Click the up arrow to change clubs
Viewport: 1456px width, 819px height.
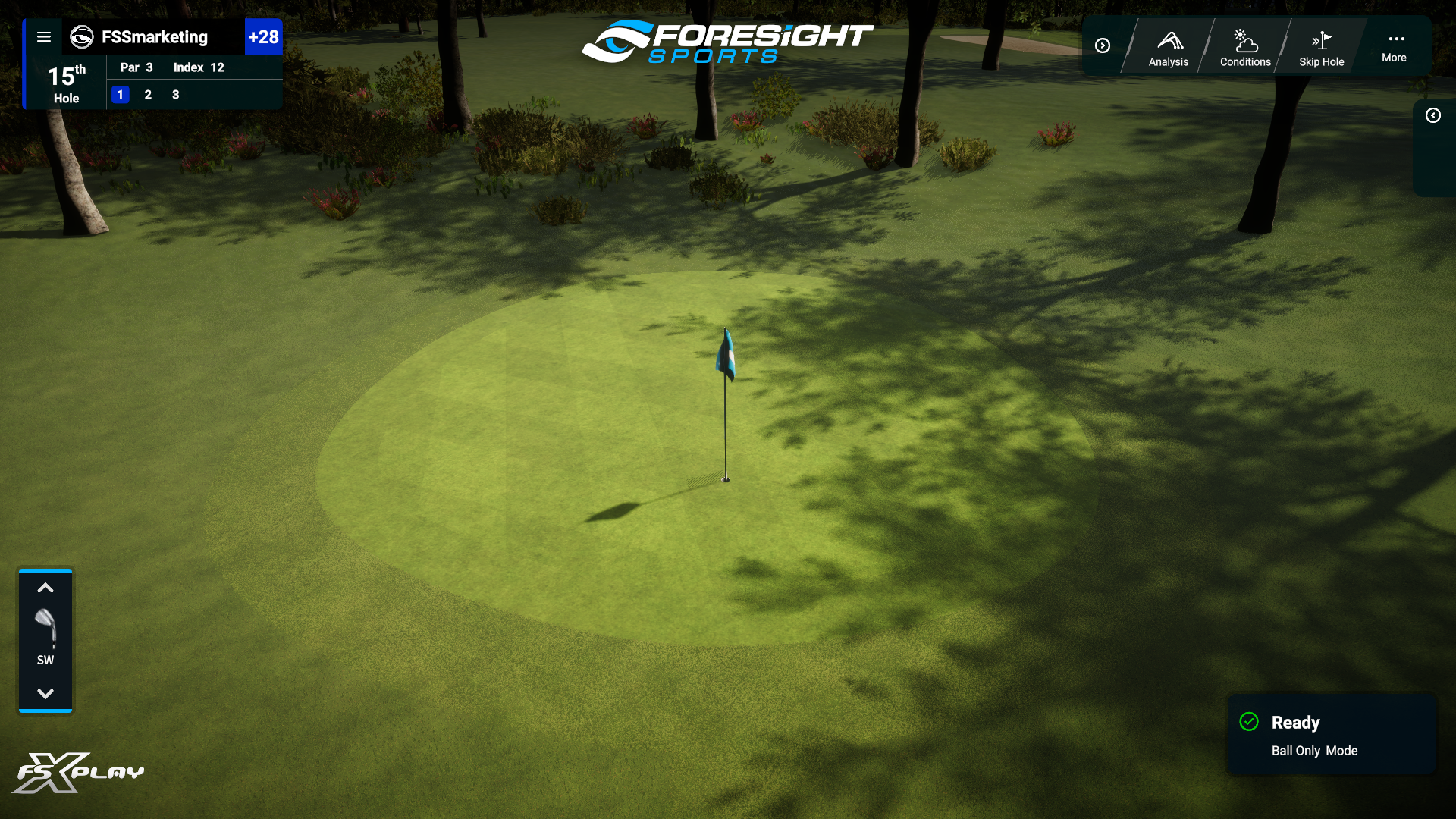45,588
